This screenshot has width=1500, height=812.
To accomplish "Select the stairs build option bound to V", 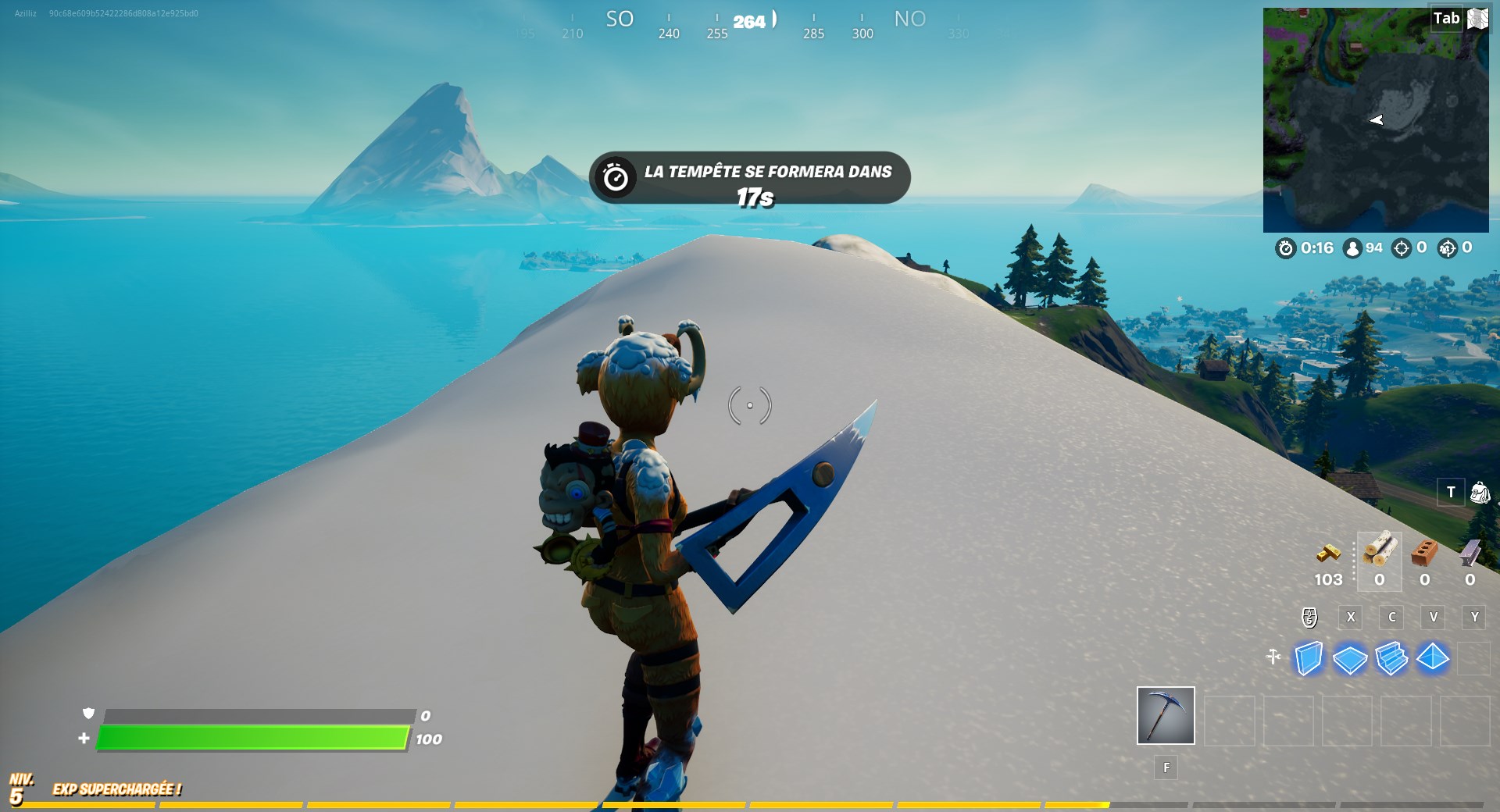I will click(x=1433, y=618).
